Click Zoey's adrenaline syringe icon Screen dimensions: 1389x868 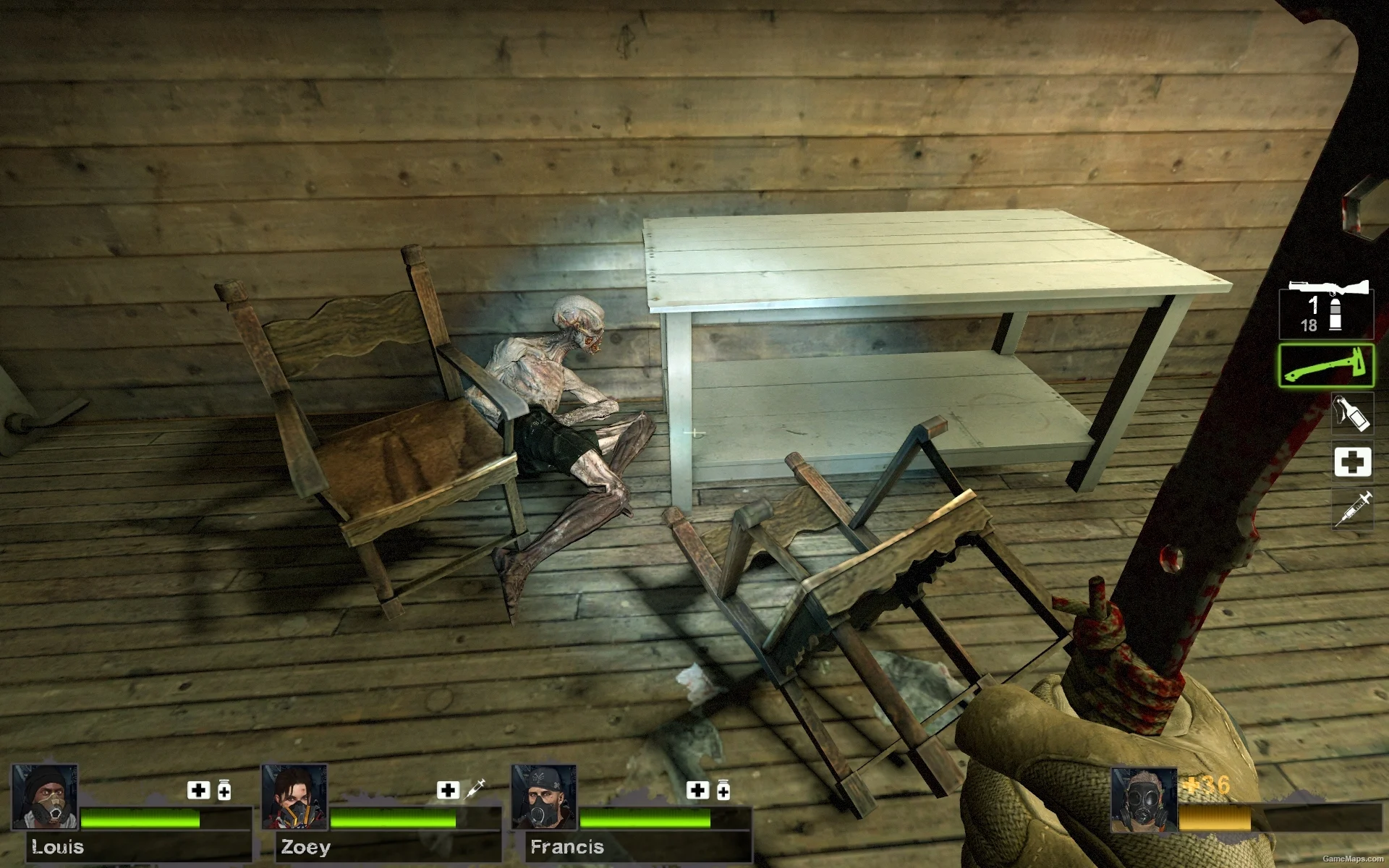pyautogui.click(x=475, y=788)
